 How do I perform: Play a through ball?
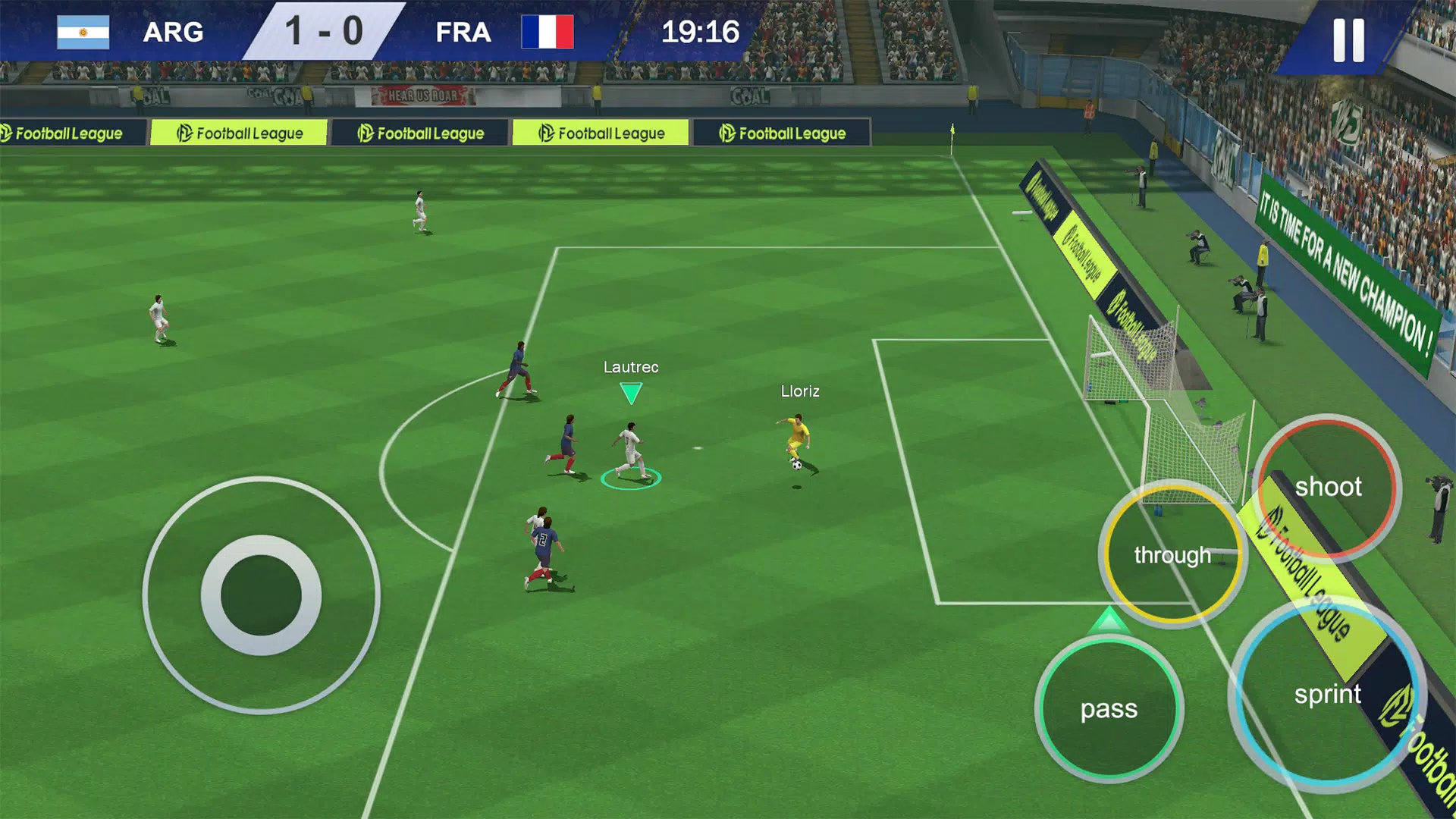(1172, 554)
